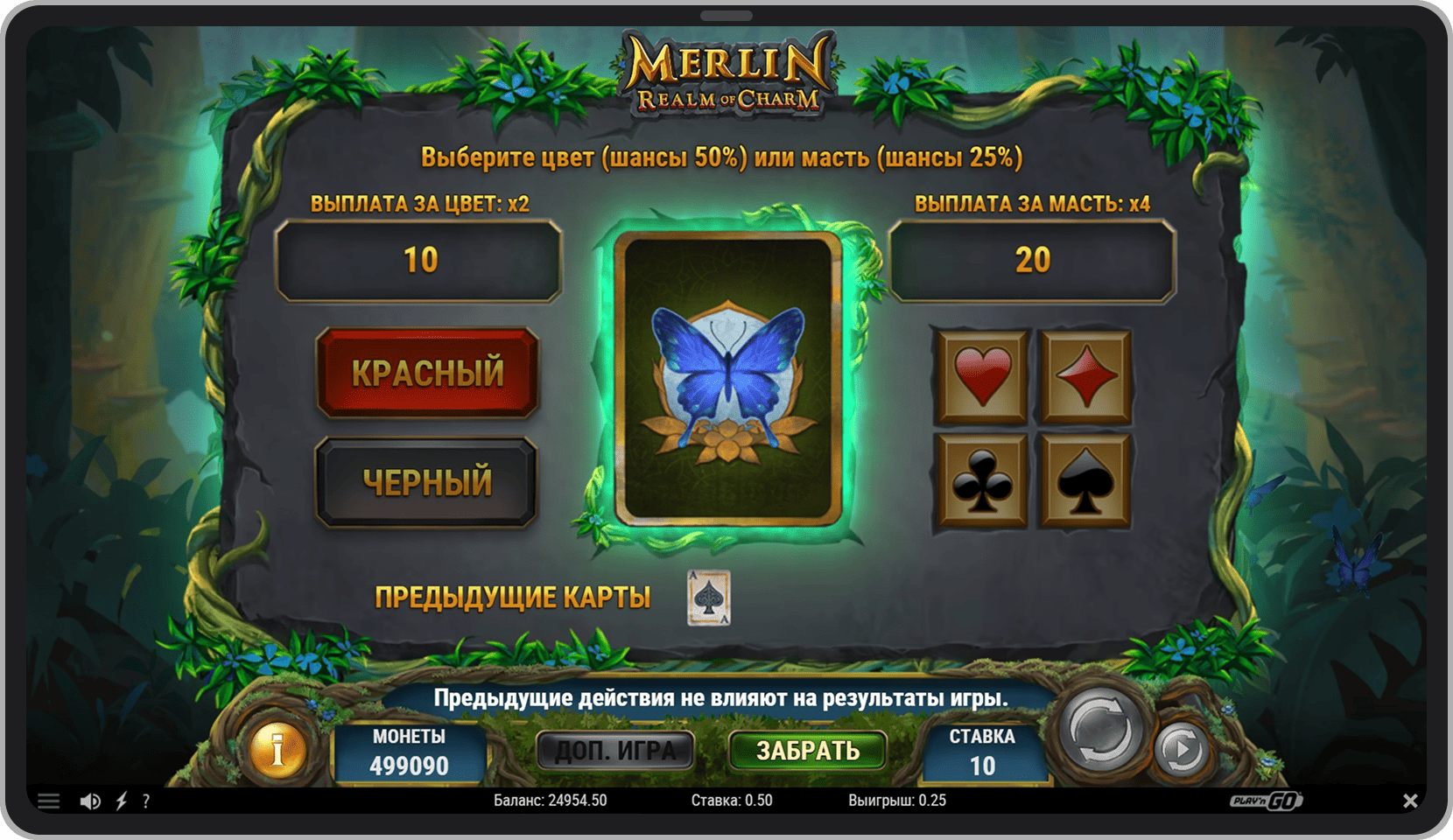Open the help with question mark icon
Image resolution: width=1453 pixels, height=840 pixels.
coord(147,801)
